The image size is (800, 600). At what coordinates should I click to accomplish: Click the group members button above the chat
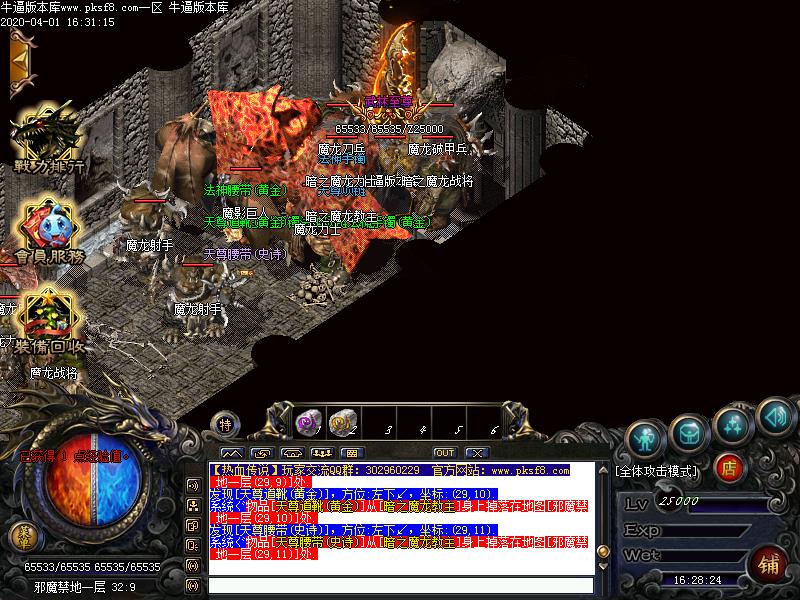point(321,453)
